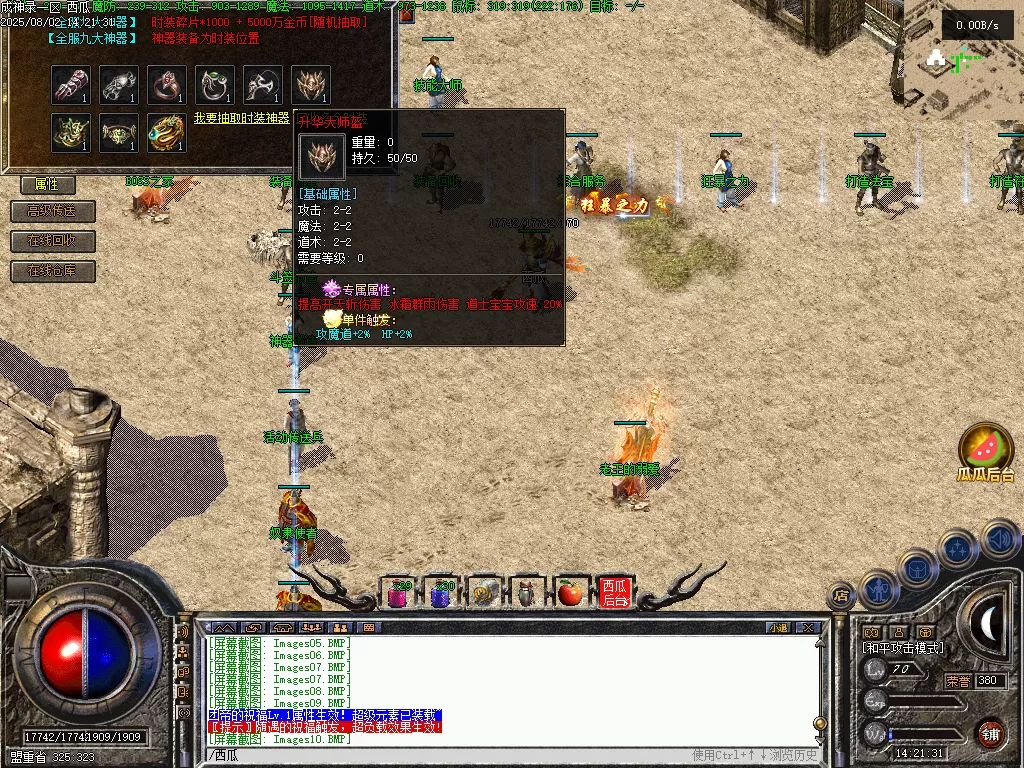Open the bag with the box button
This screenshot has height=768, width=1024.
(917, 568)
